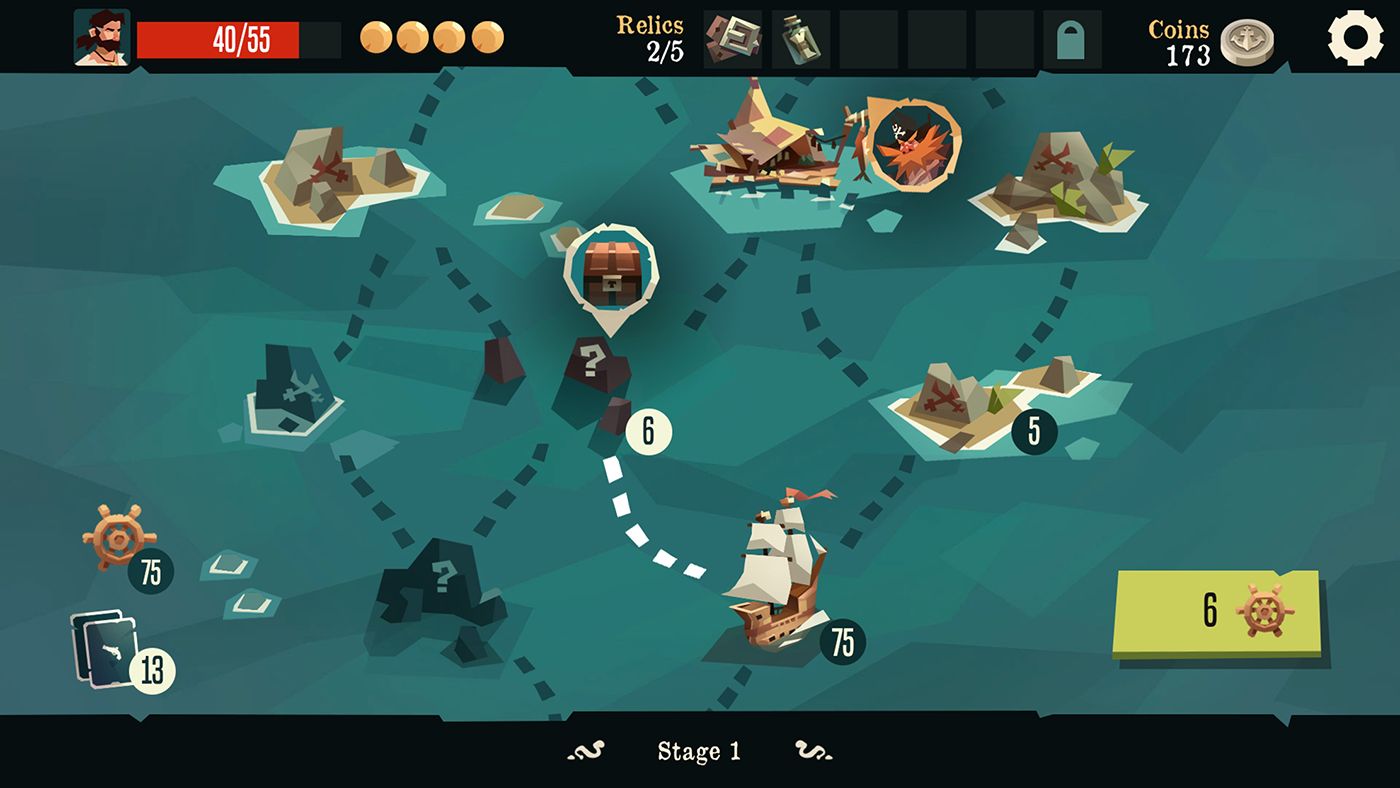Select the locked relic slot

[1072, 40]
